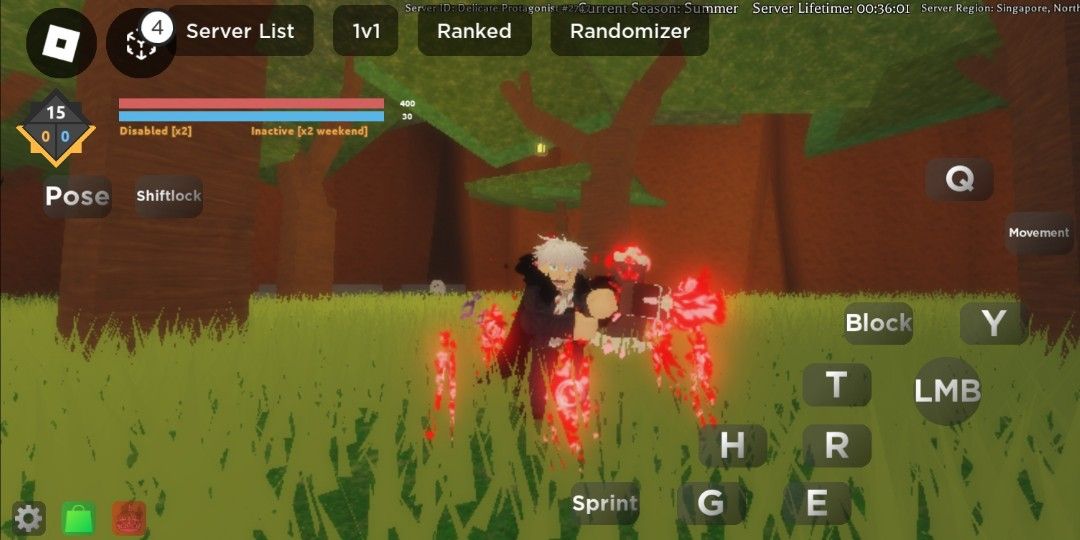This screenshot has width=1080, height=540.
Task: Open the green shopping bag shop
Action: point(78,518)
